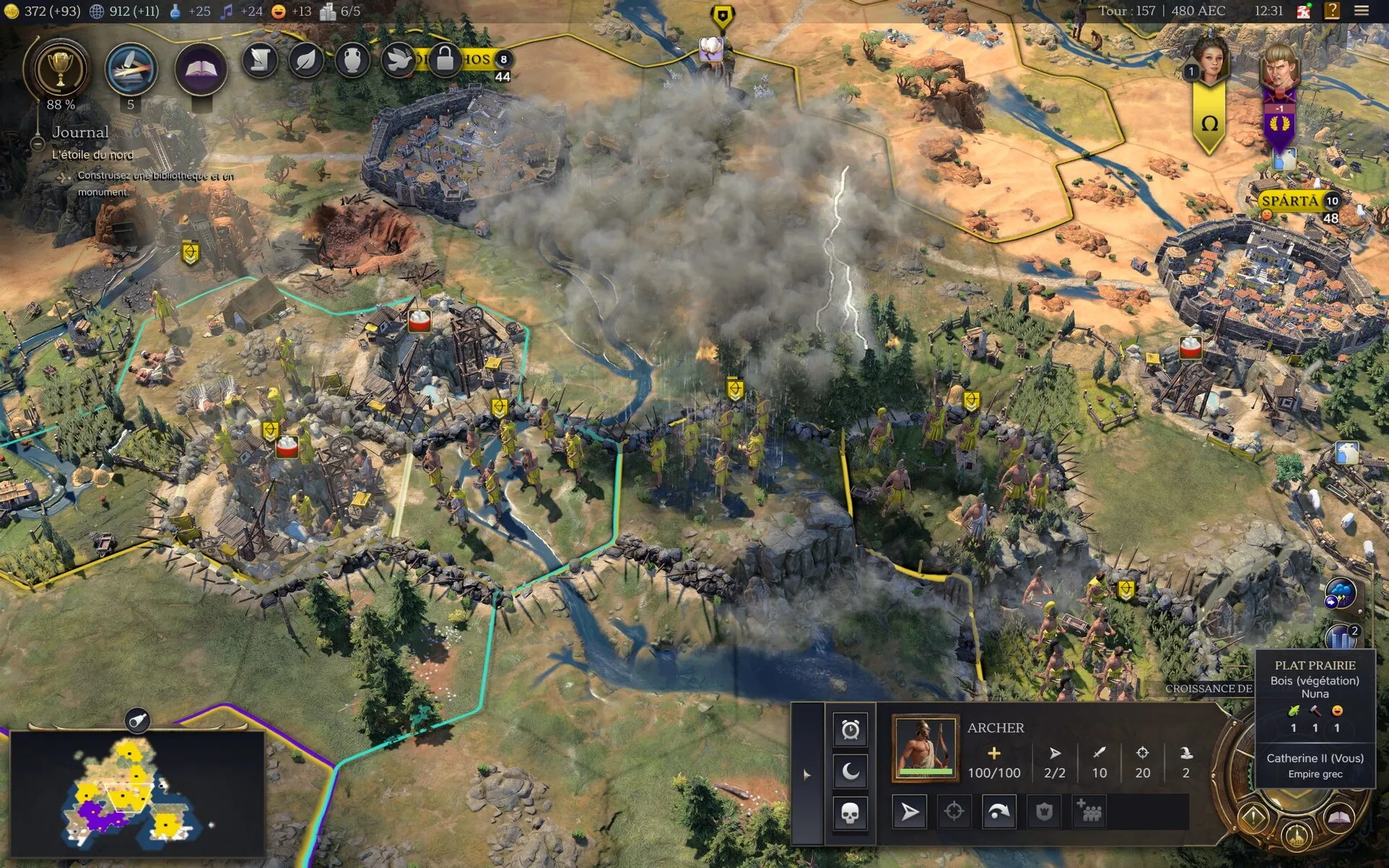Viewport: 1389px width, 868px height.
Task: Open the victory progress trophy icon
Action: tap(58, 69)
